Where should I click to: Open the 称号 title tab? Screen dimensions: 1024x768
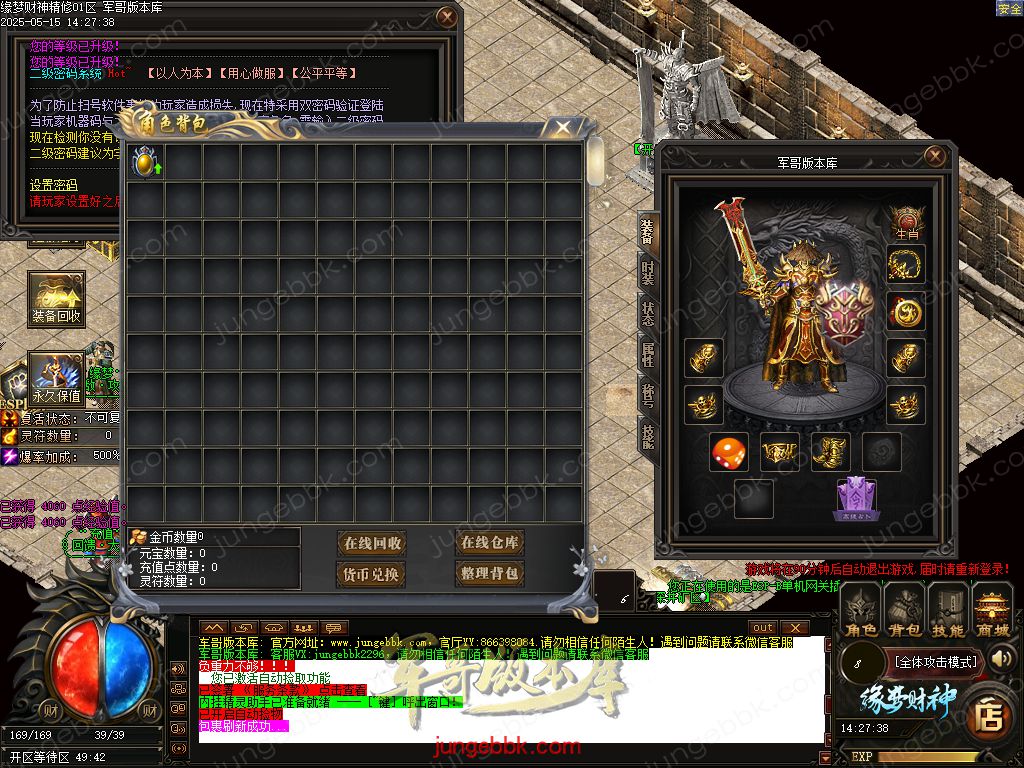pos(647,394)
